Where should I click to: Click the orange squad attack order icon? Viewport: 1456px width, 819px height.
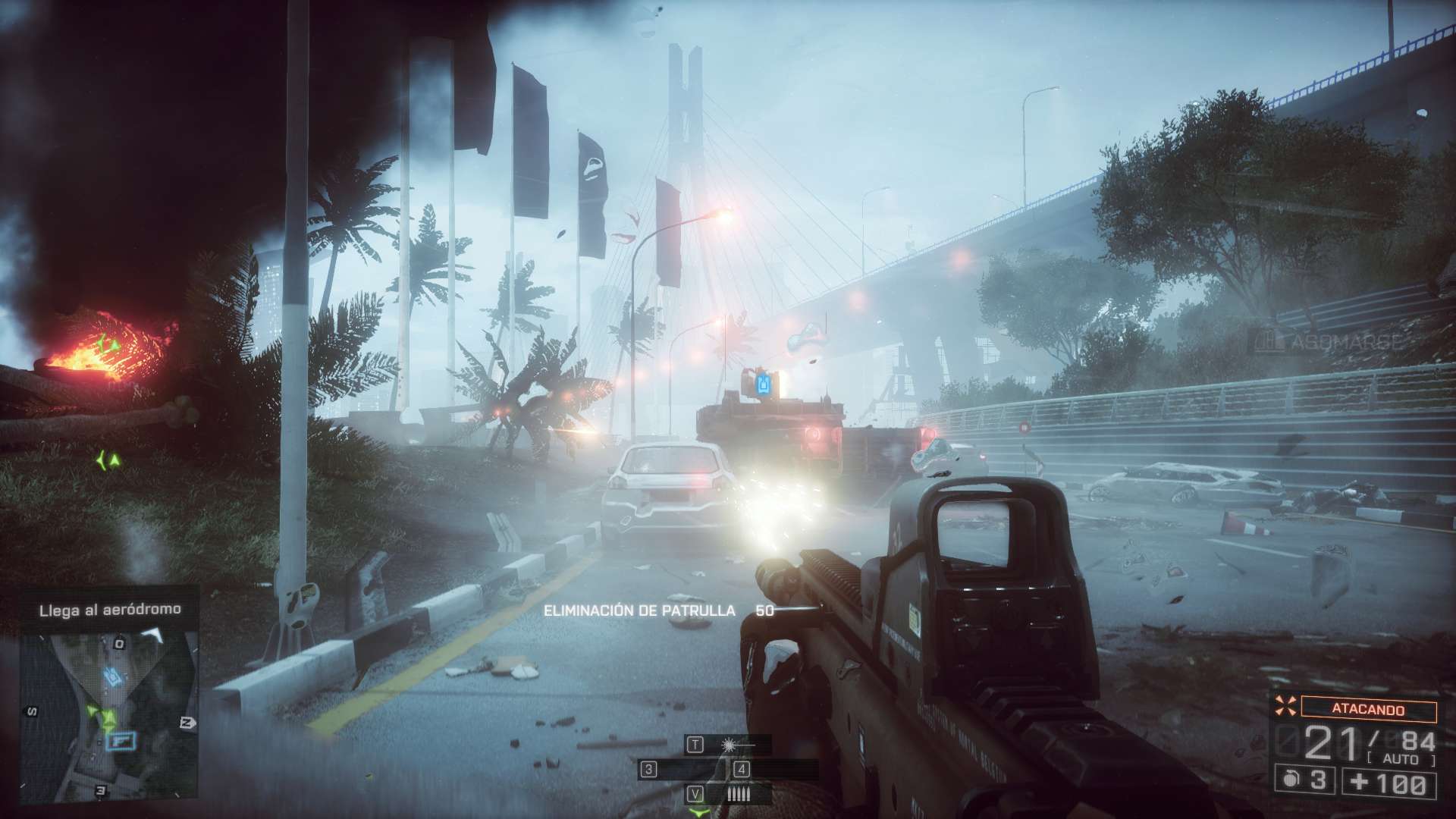1286,707
